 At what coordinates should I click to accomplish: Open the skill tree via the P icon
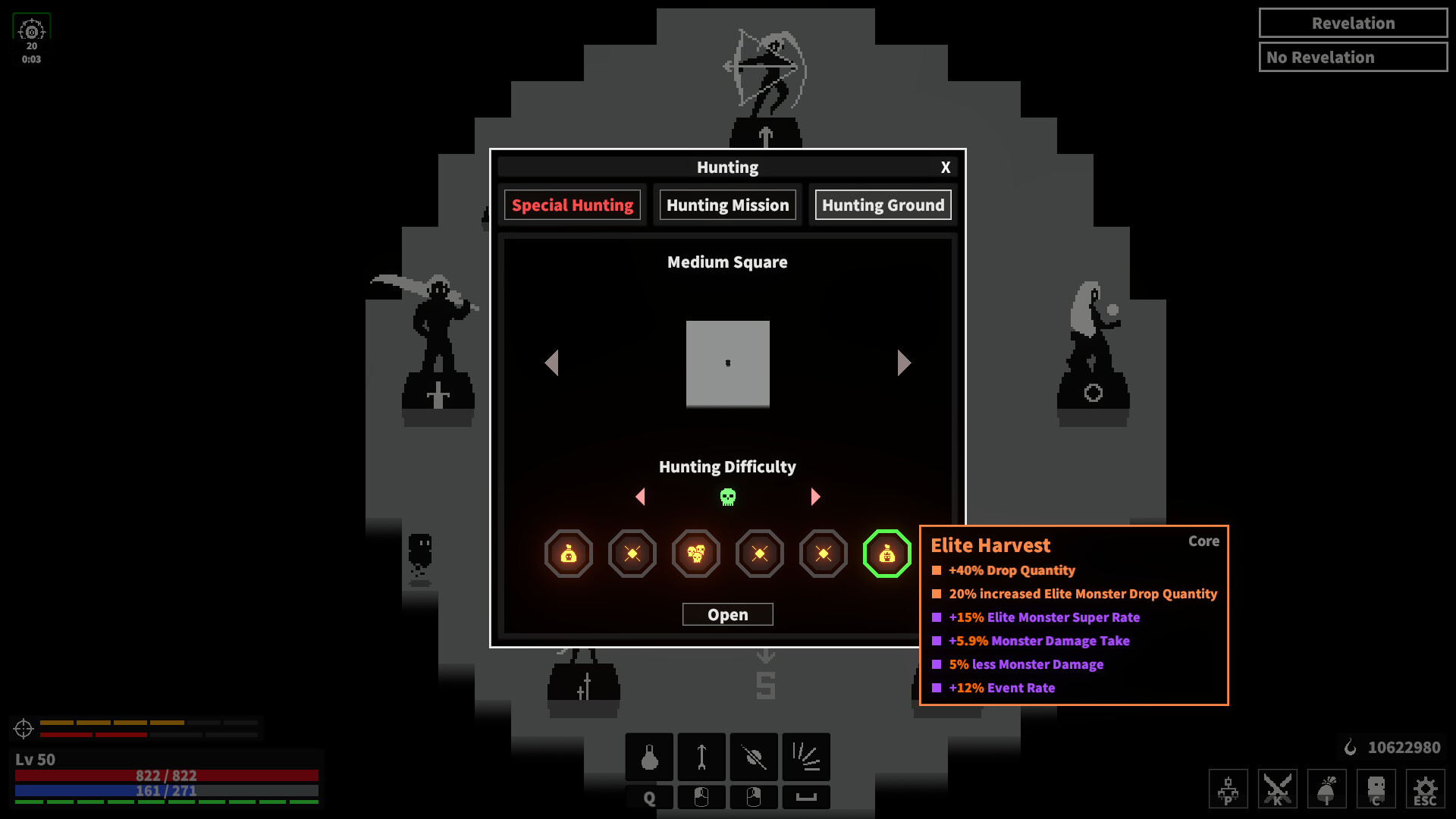pyautogui.click(x=1228, y=789)
